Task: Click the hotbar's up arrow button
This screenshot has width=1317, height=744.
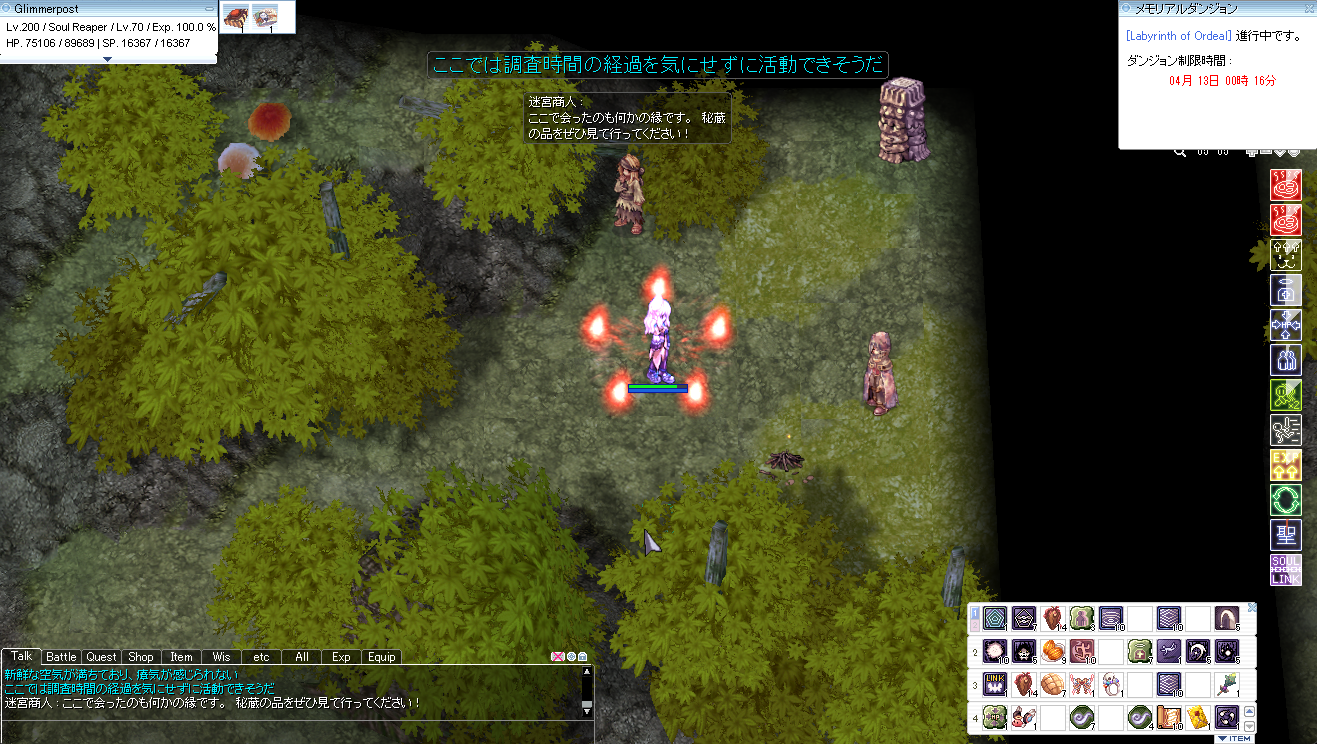Action: click(1249, 710)
